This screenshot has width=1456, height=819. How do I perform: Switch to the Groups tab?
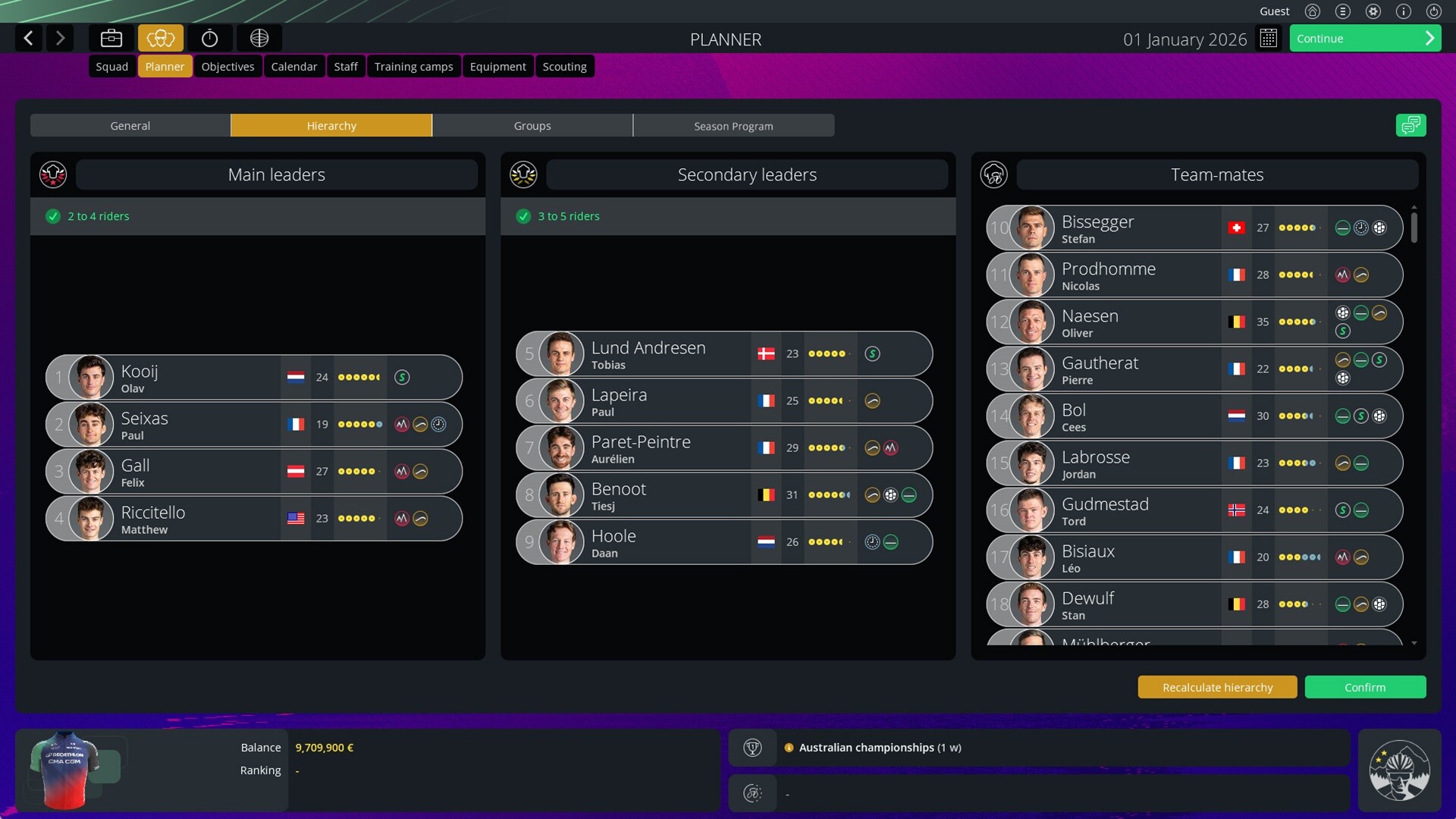[x=532, y=125]
